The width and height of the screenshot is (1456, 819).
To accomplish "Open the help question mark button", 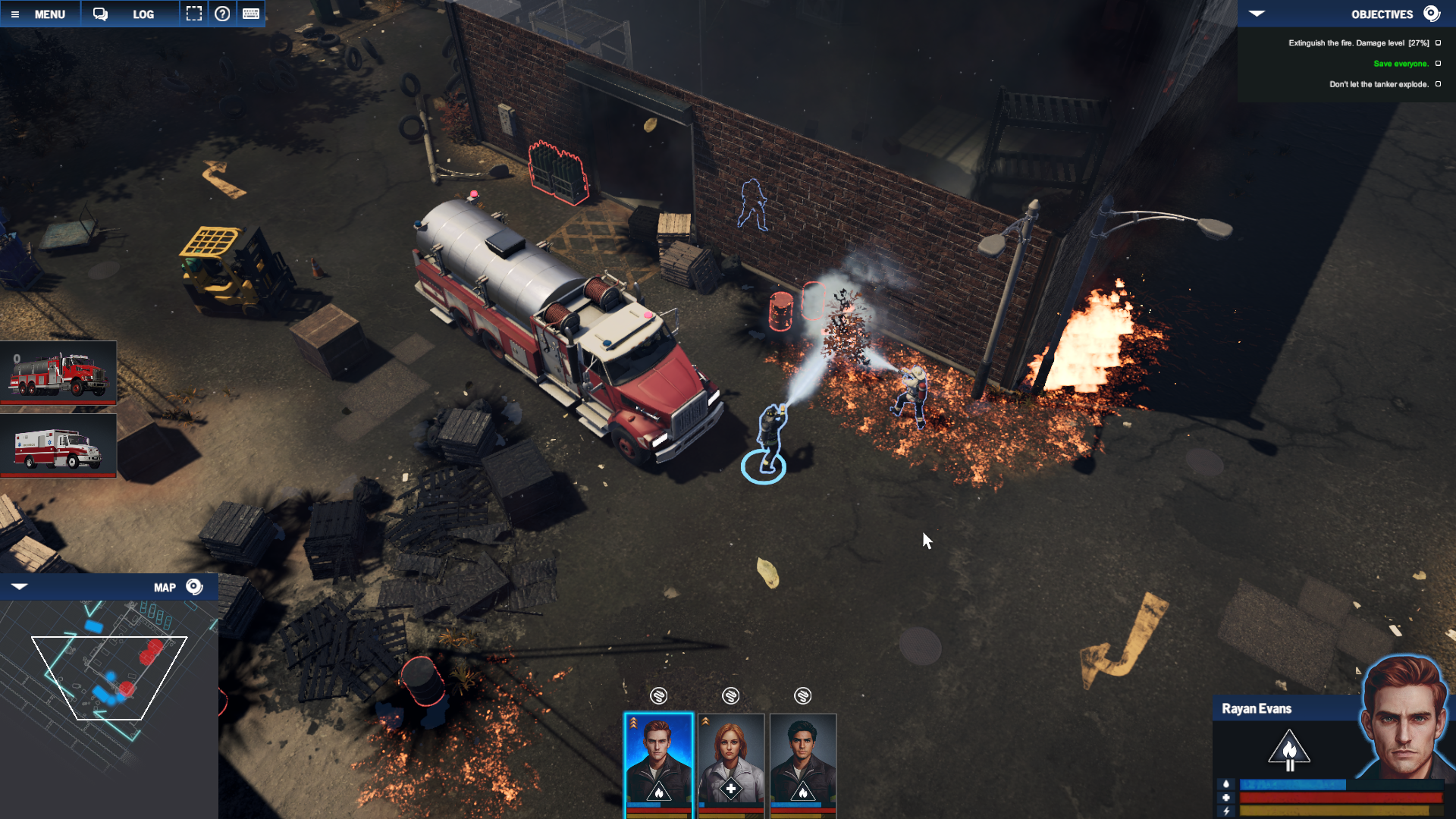I will (222, 14).
